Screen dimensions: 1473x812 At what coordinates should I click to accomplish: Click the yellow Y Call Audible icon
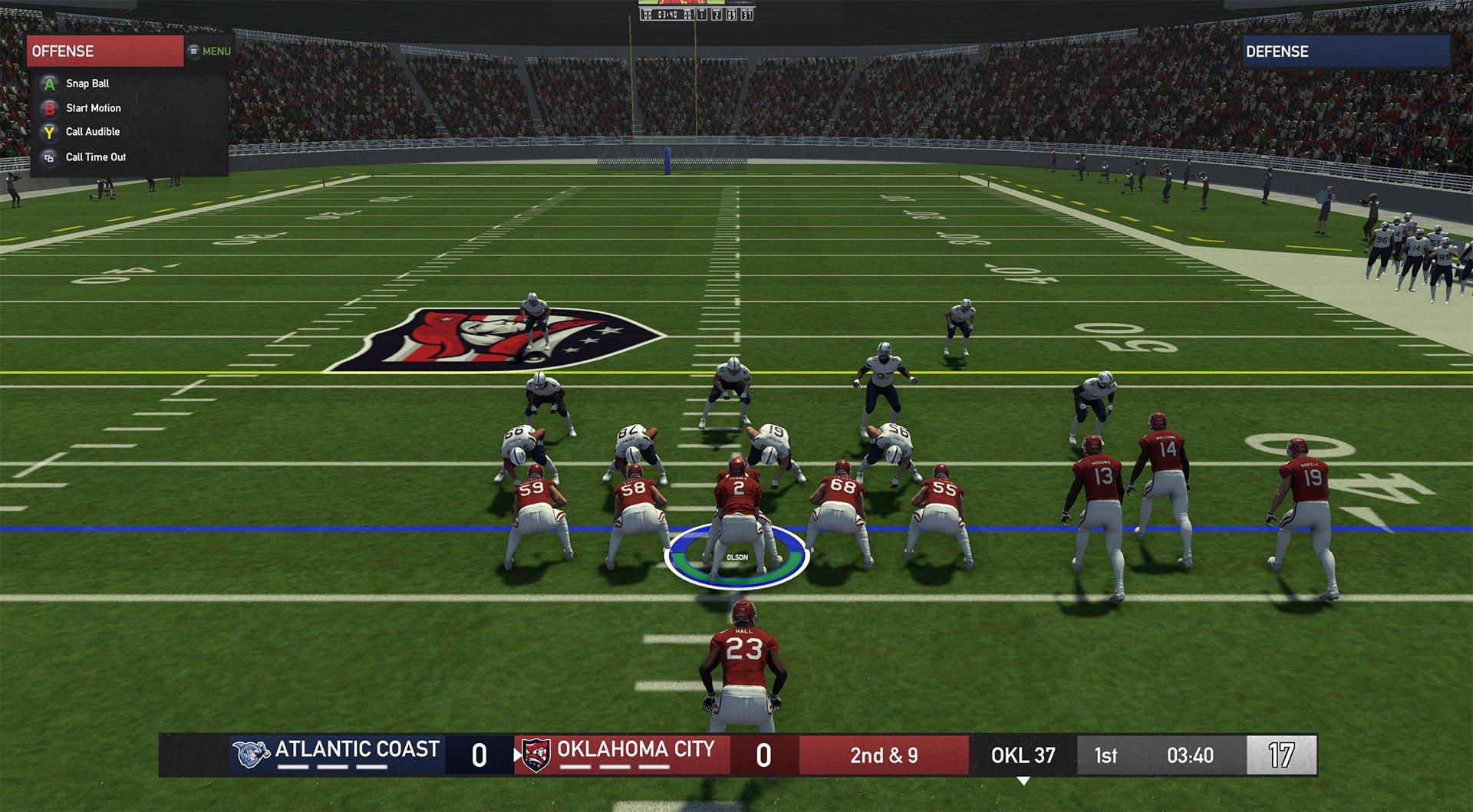point(48,131)
